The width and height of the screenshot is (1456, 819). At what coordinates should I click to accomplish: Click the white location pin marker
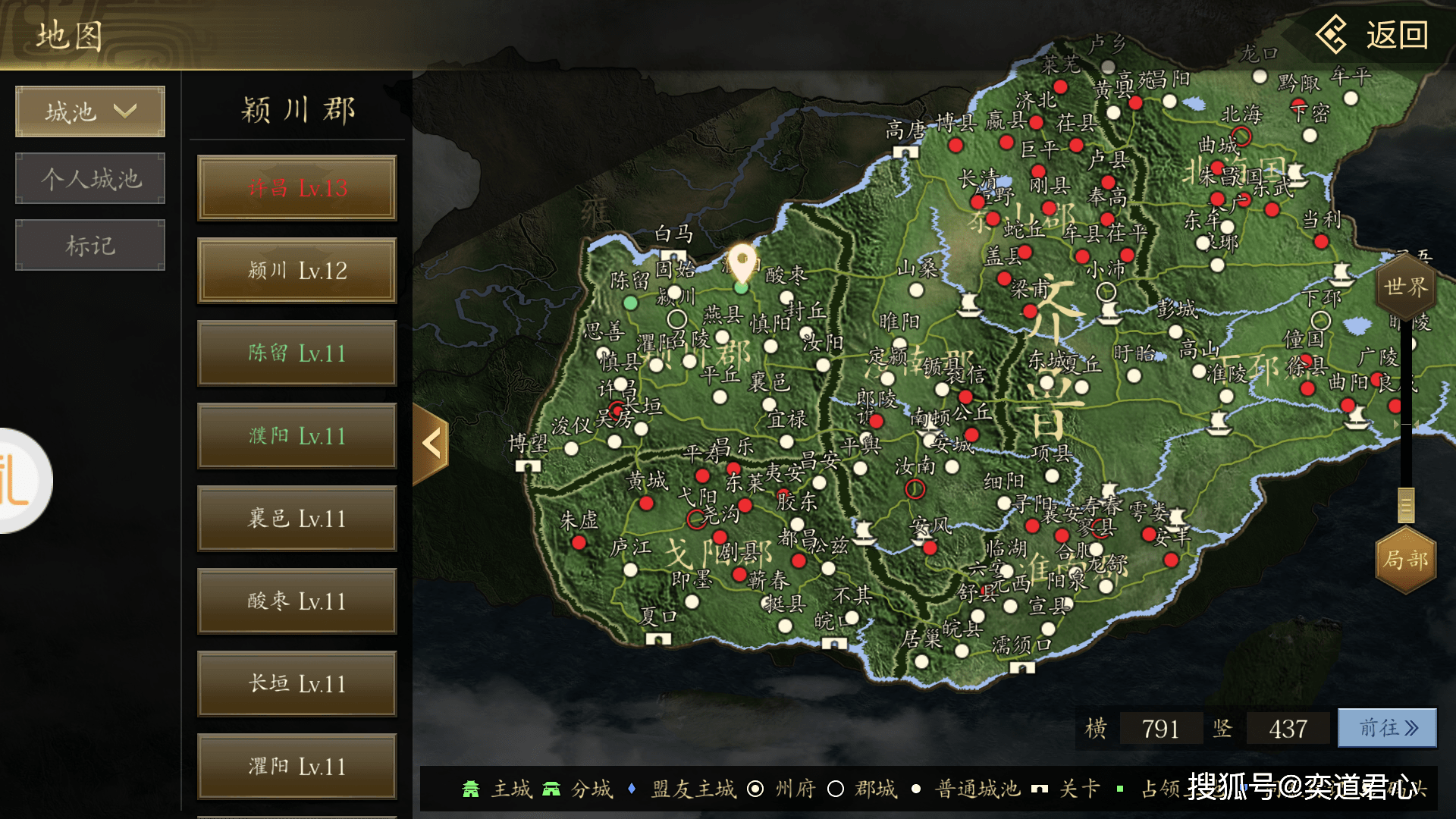[x=742, y=262]
